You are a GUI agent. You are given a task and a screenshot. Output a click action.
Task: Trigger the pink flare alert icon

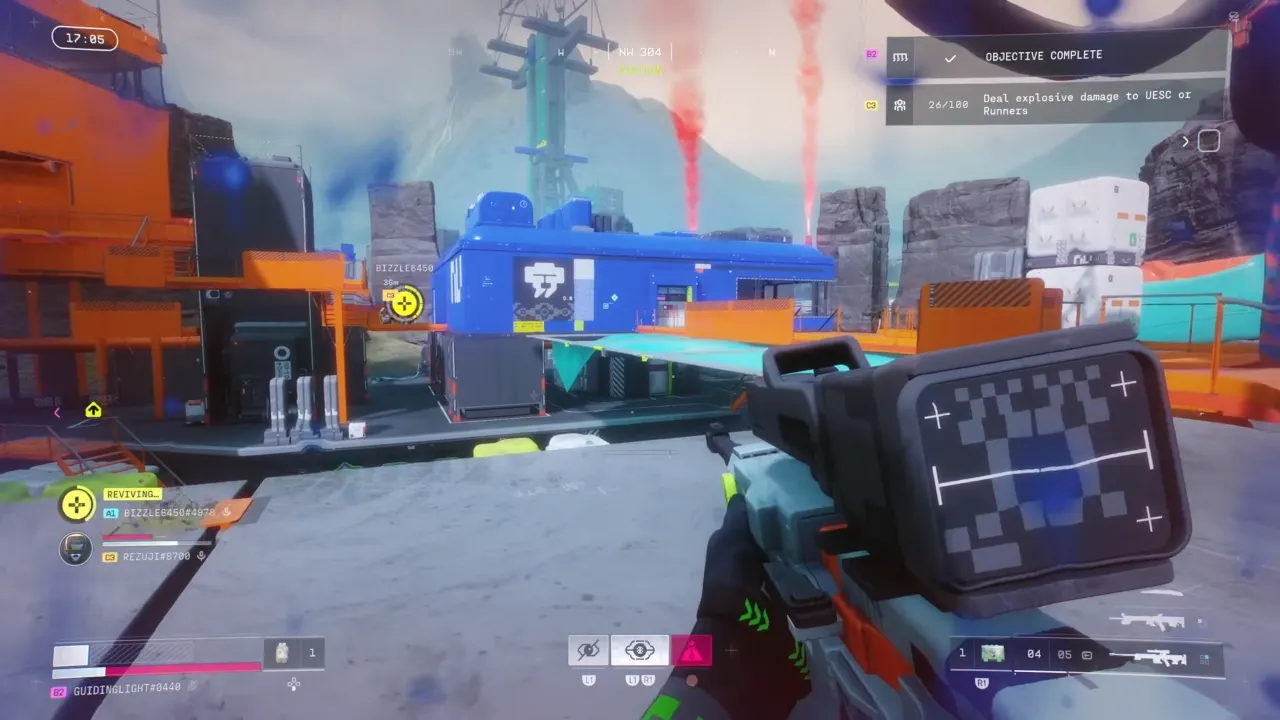(x=693, y=649)
